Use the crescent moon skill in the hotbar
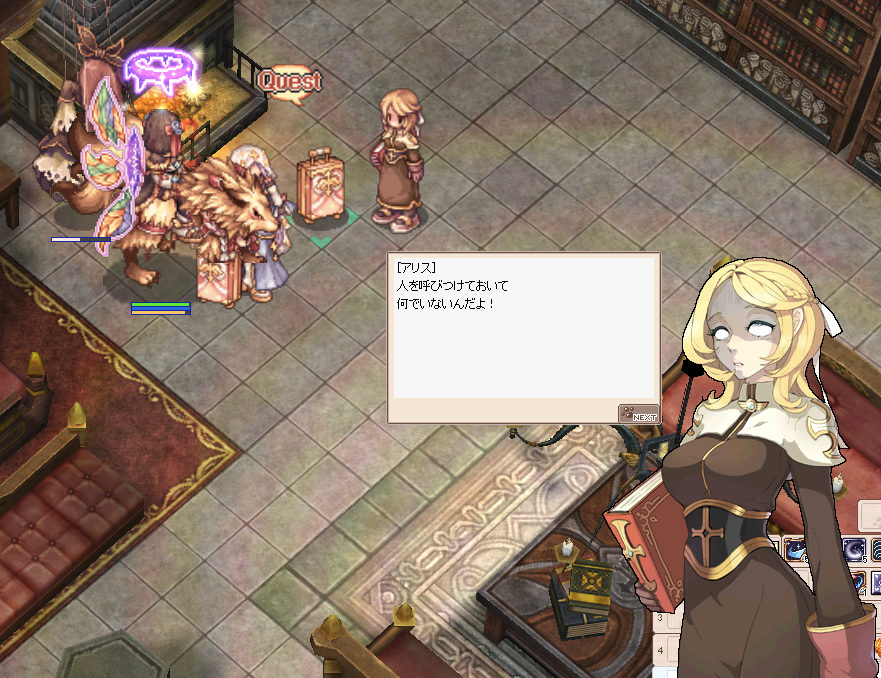The height and width of the screenshot is (678, 881). coord(855,549)
